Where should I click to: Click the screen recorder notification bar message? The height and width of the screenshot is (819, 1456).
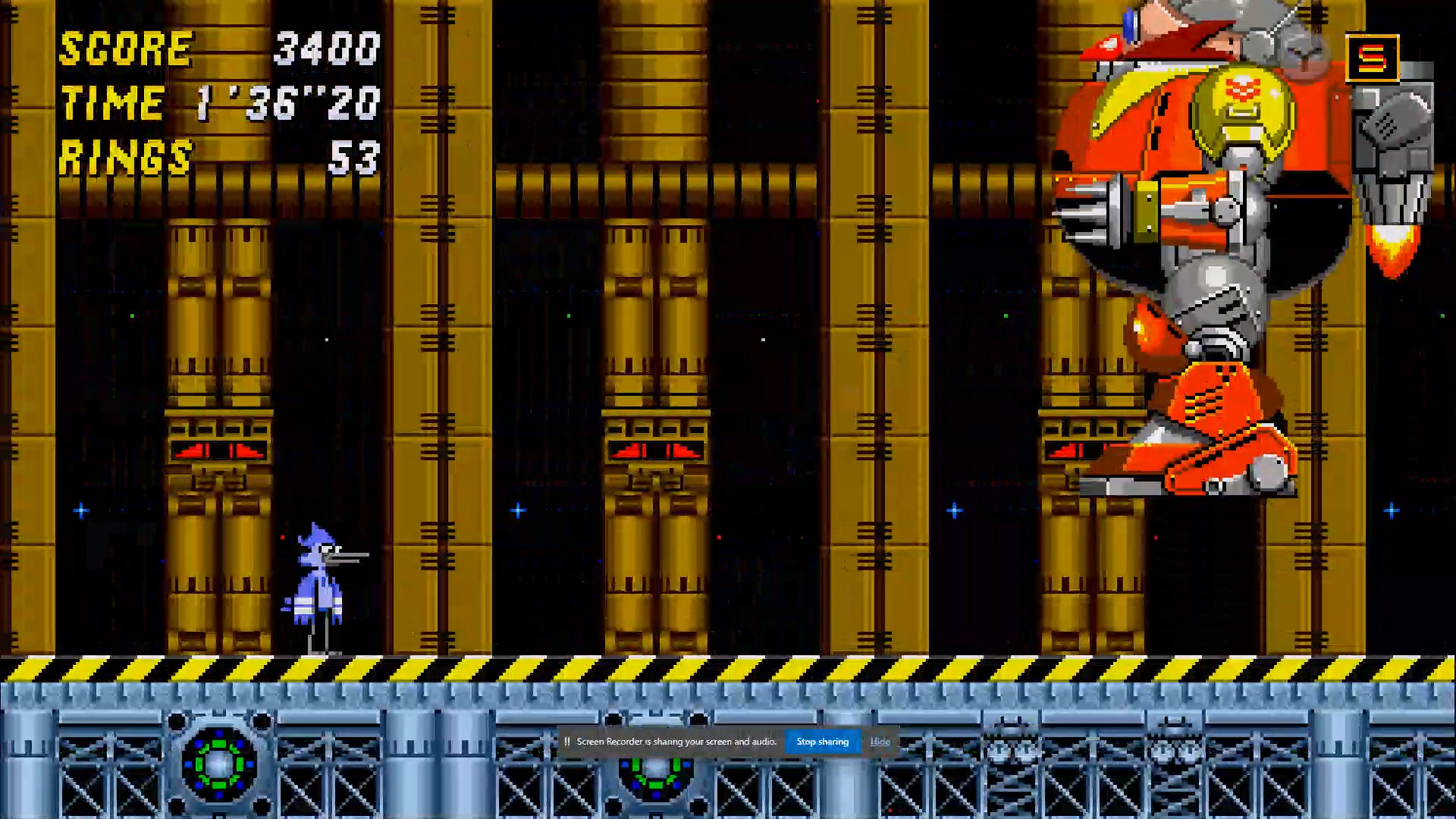[x=677, y=742]
